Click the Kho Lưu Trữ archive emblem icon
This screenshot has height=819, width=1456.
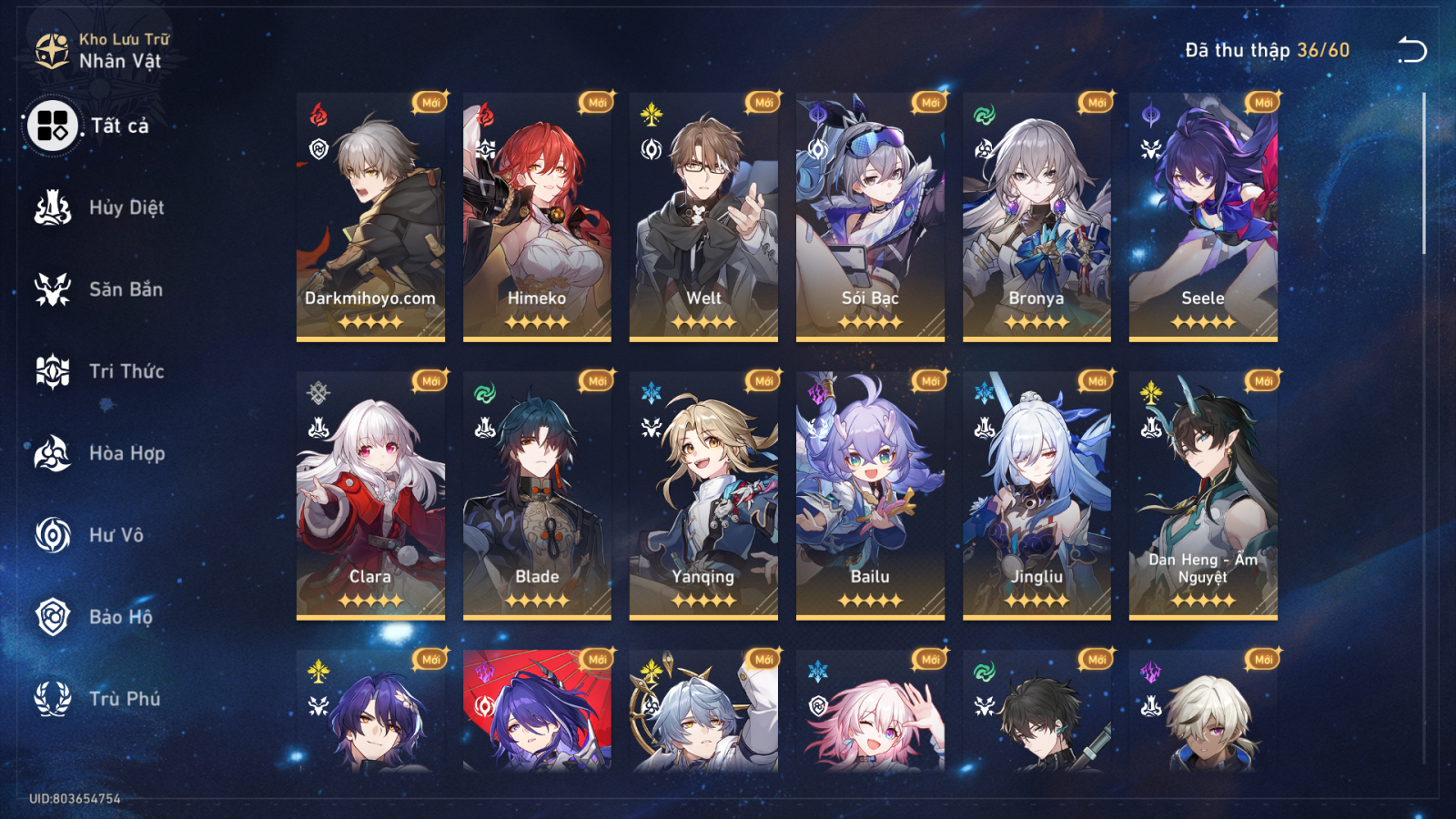[50, 50]
